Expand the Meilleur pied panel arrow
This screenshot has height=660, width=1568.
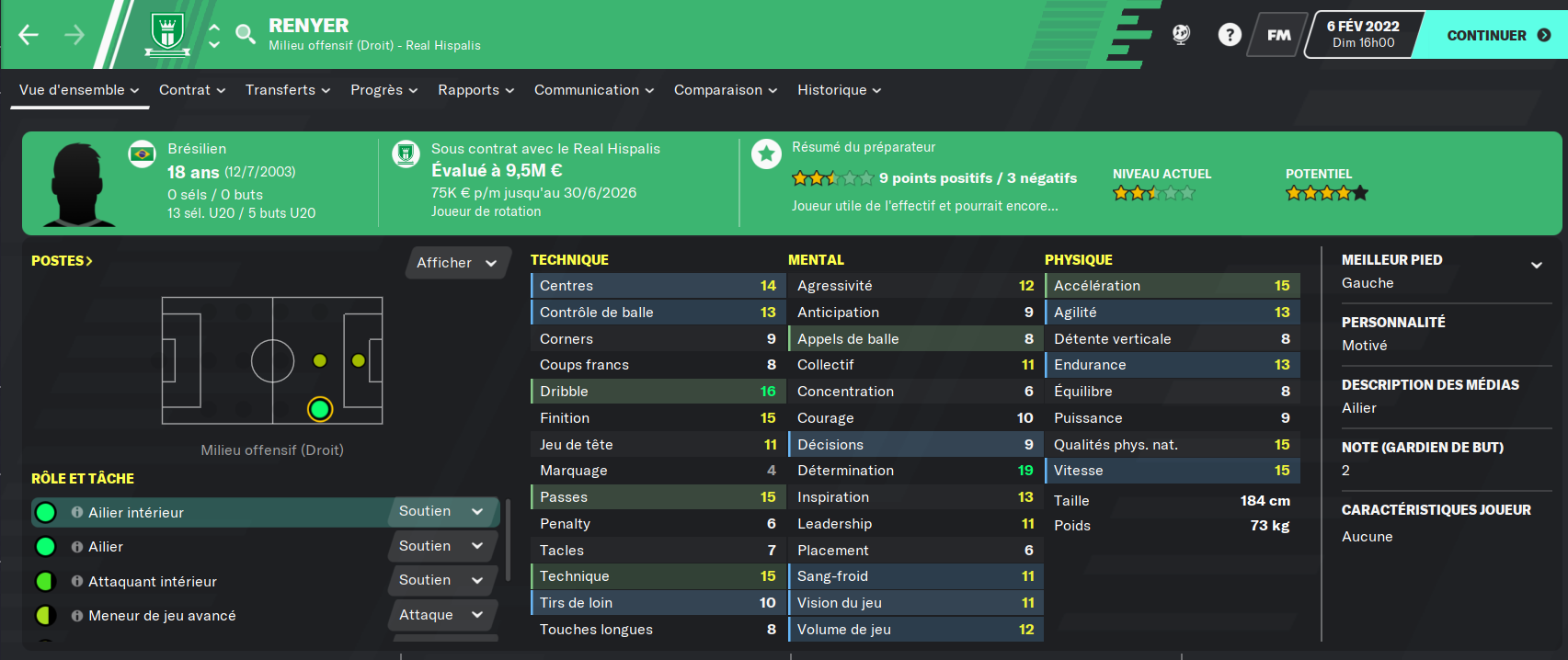pyautogui.click(x=1536, y=265)
